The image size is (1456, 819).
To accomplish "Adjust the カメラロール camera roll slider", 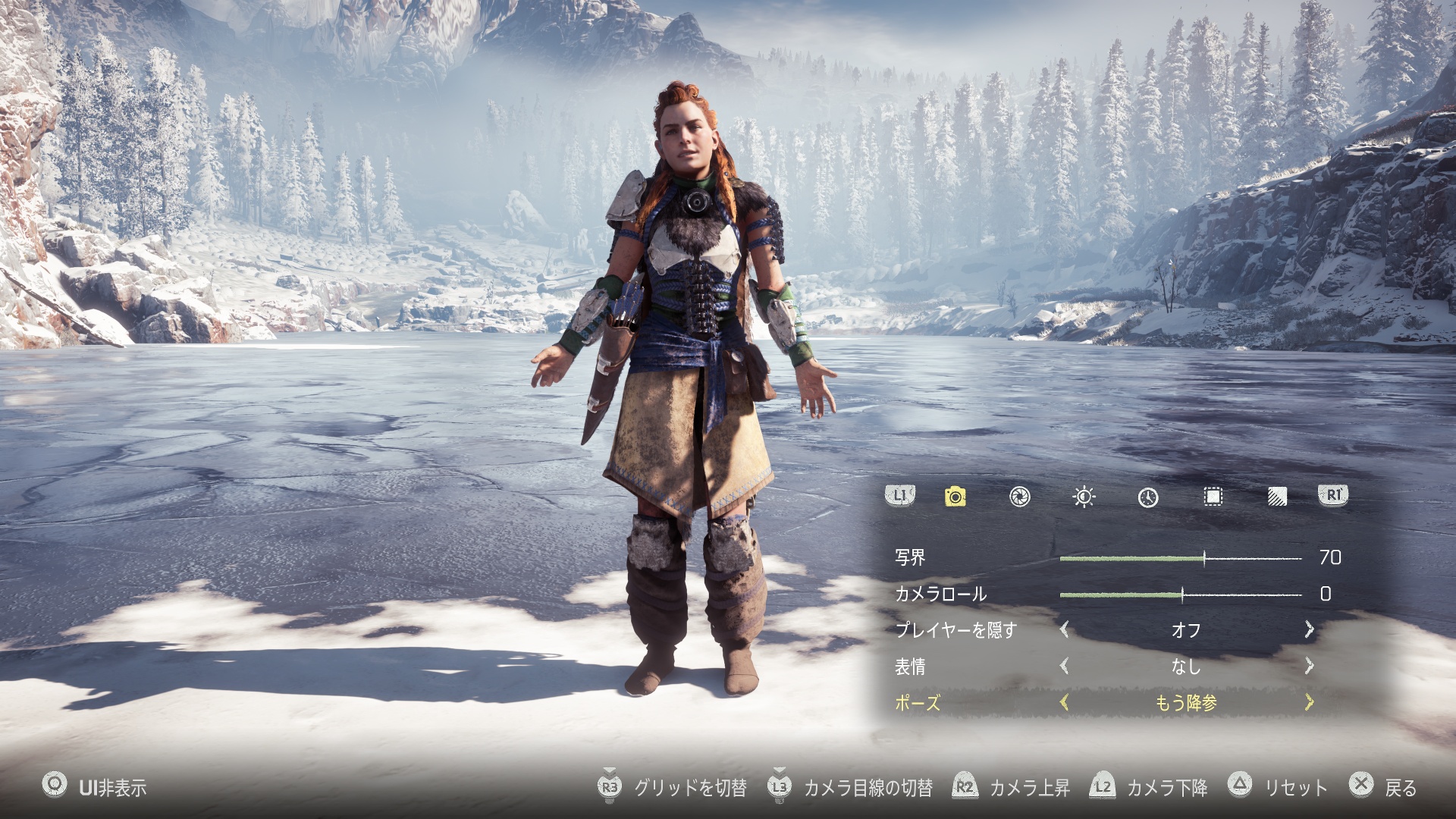I will click(x=1182, y=595).
